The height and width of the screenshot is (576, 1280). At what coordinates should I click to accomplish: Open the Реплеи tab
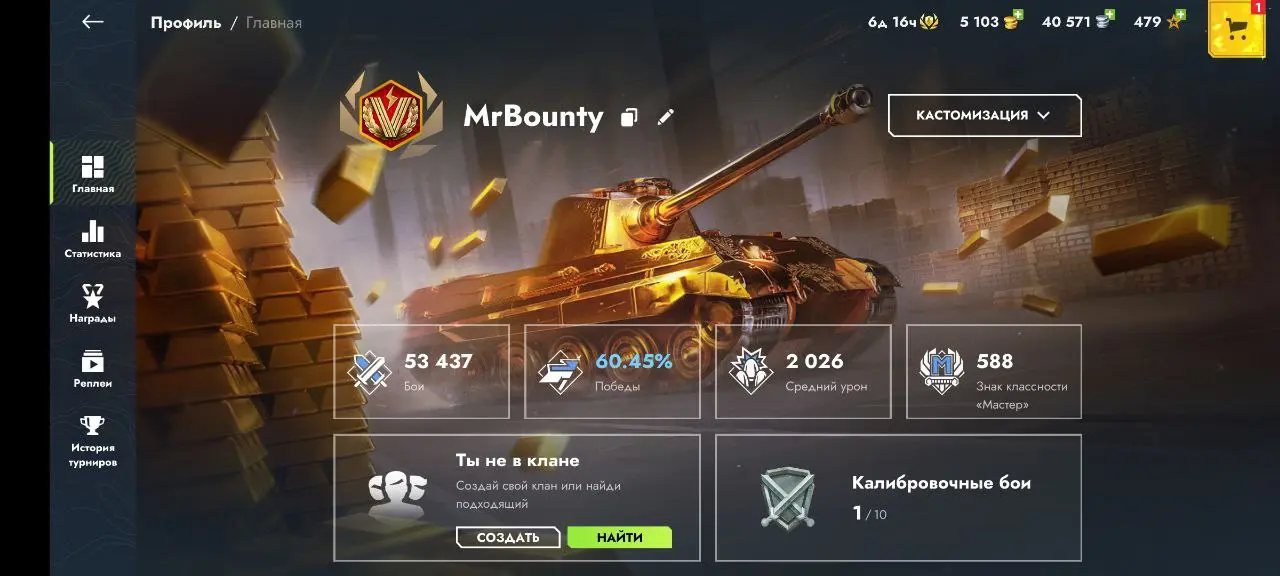(x=92, y=369)
